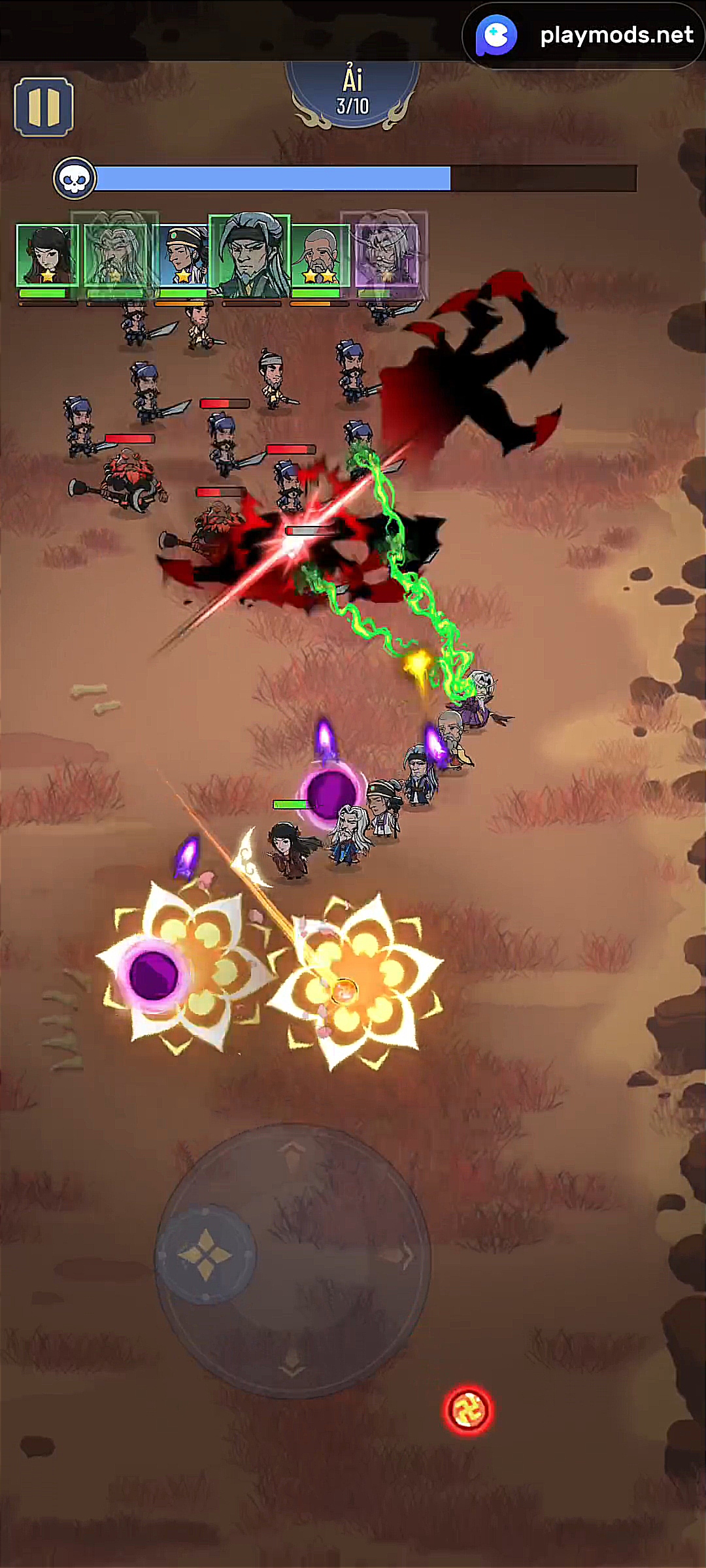Pause the battle
The height and width of the screenshot is (1568, 706).
pyautogui.click(x=44, y=107)
